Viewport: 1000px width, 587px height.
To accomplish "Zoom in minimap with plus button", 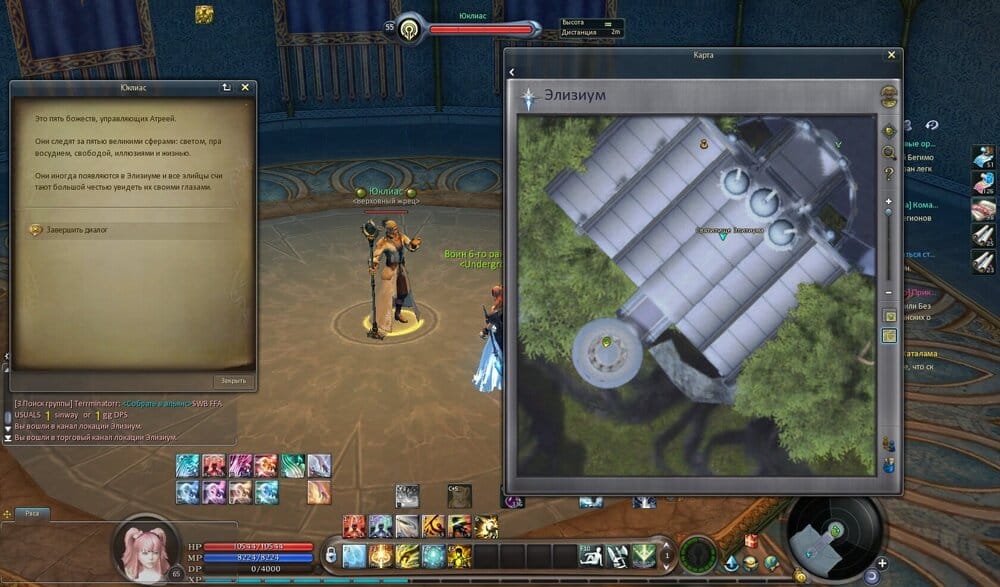I will pos(883,563).
